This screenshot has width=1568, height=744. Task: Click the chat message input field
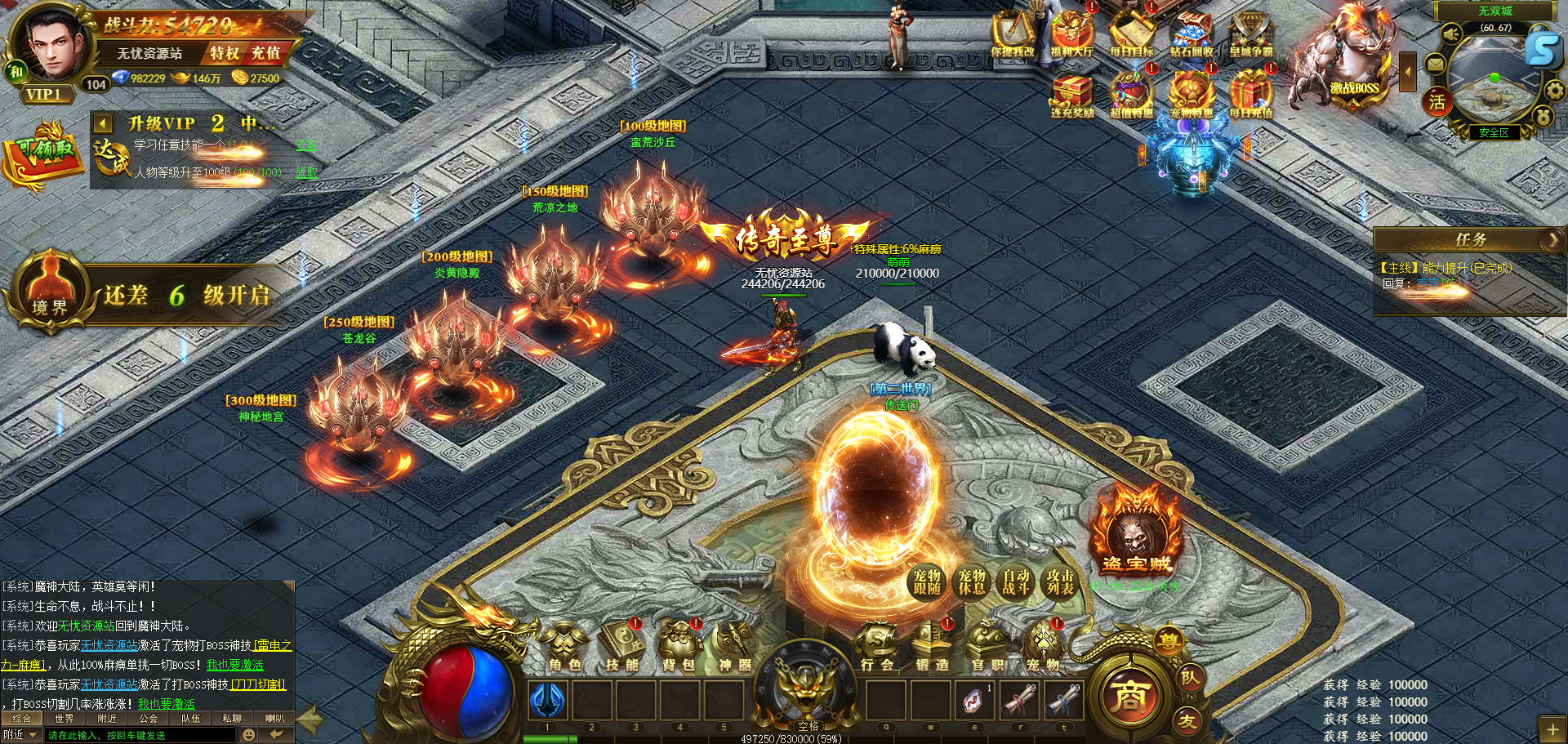pyautogui.click(x=139, y=735)
